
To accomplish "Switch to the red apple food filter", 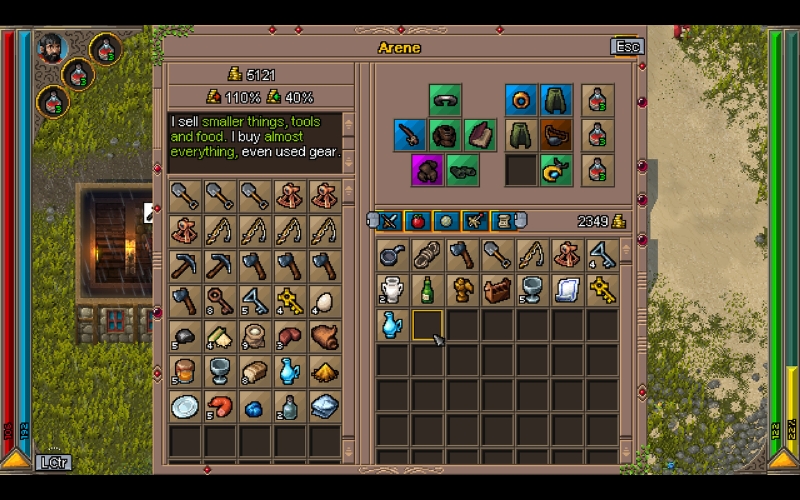I will click(x=419, y=221).
